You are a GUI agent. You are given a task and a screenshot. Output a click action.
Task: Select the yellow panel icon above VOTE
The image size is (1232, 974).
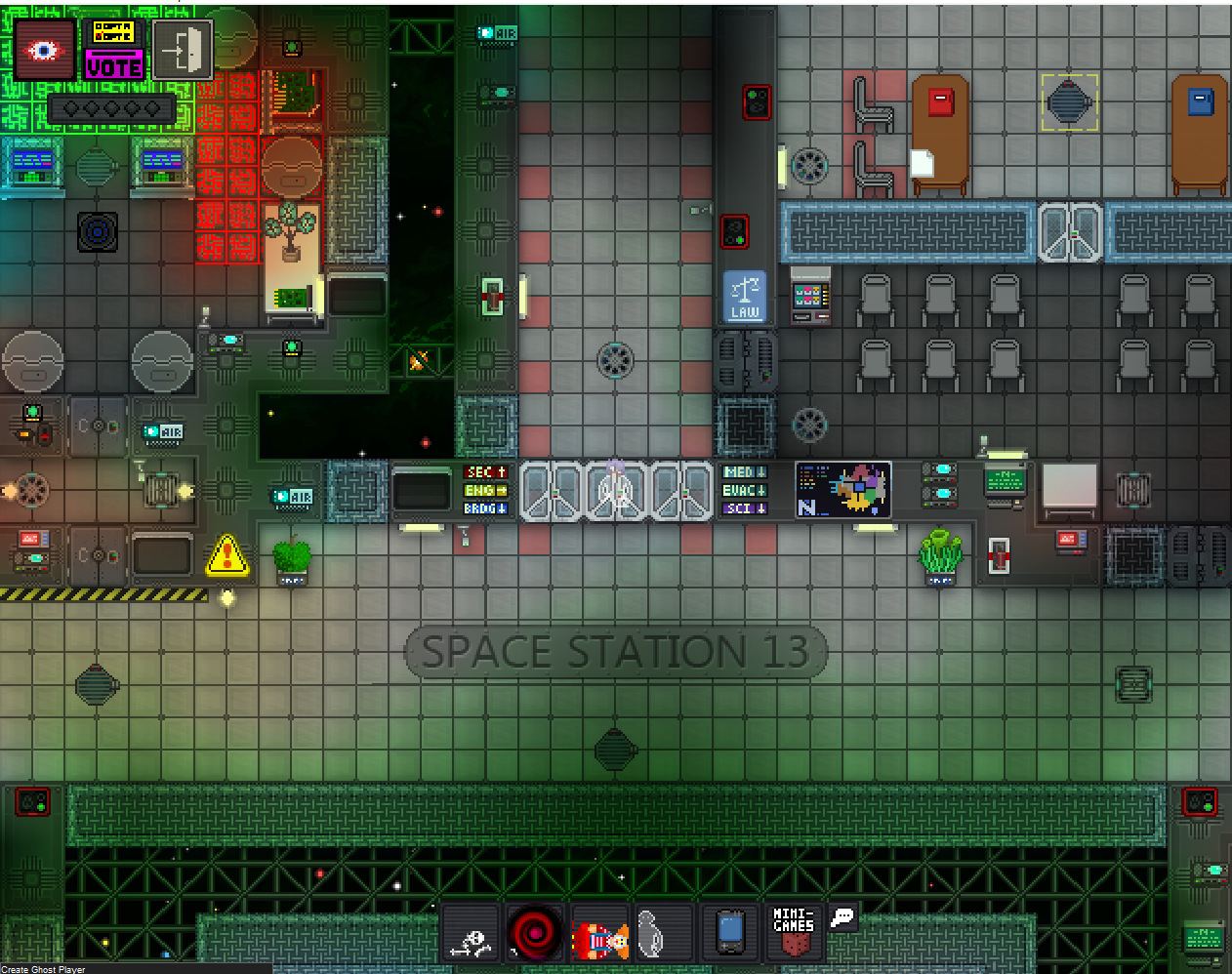coord(113,31)
